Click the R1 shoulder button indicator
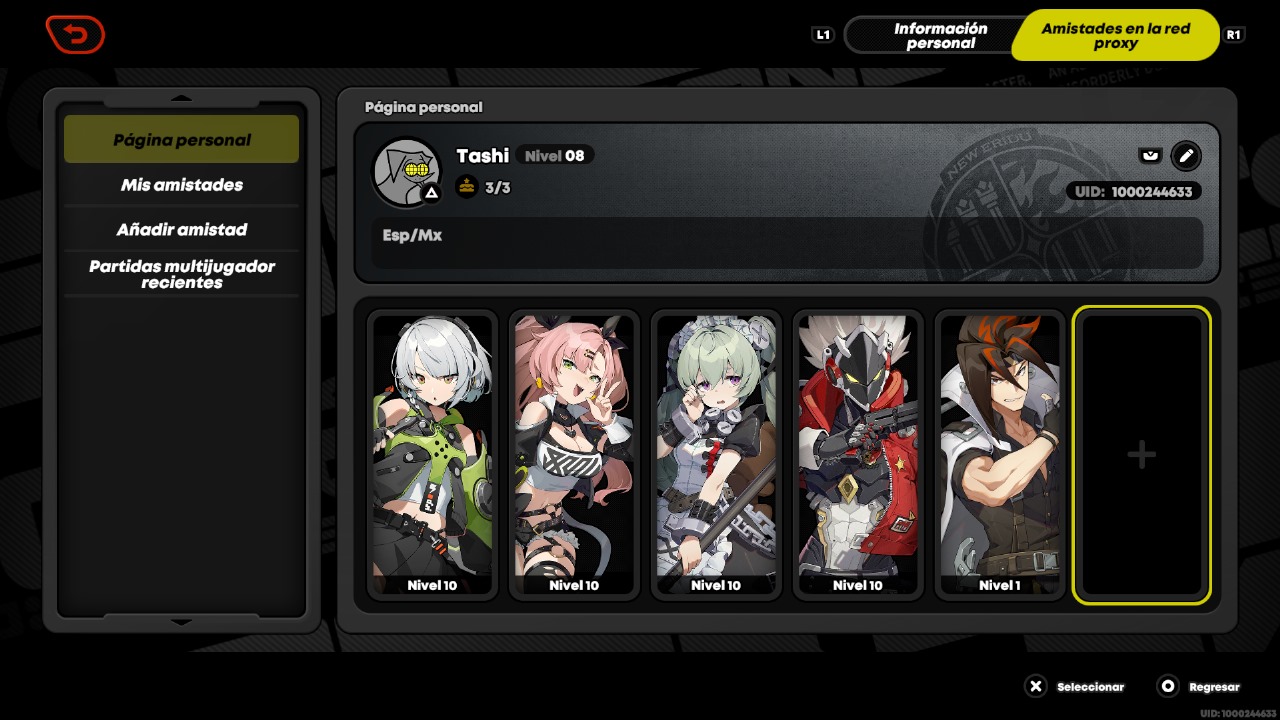The width and height of the screenshot is (1280, 720). pos(1233,34)
